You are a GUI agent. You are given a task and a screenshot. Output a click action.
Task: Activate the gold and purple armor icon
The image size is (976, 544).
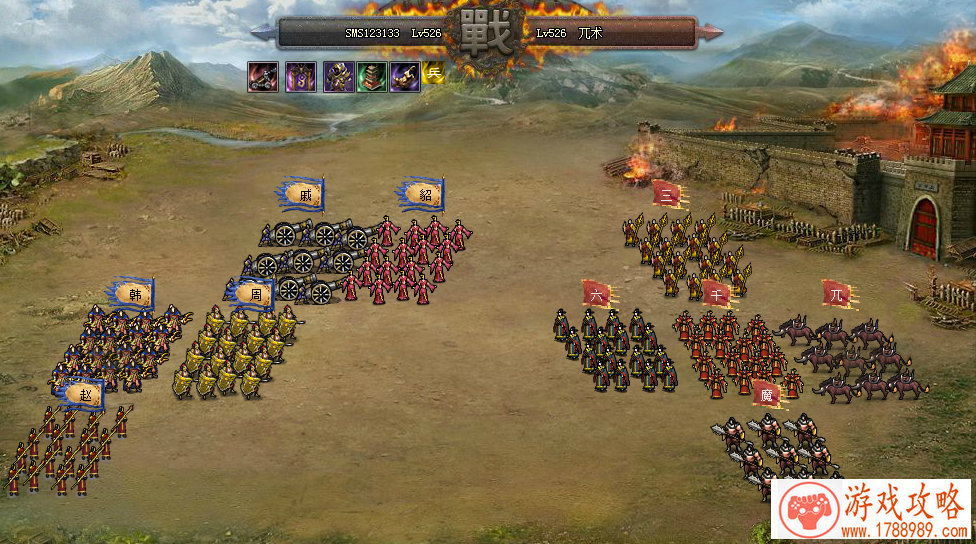click(x=338, y=76)
